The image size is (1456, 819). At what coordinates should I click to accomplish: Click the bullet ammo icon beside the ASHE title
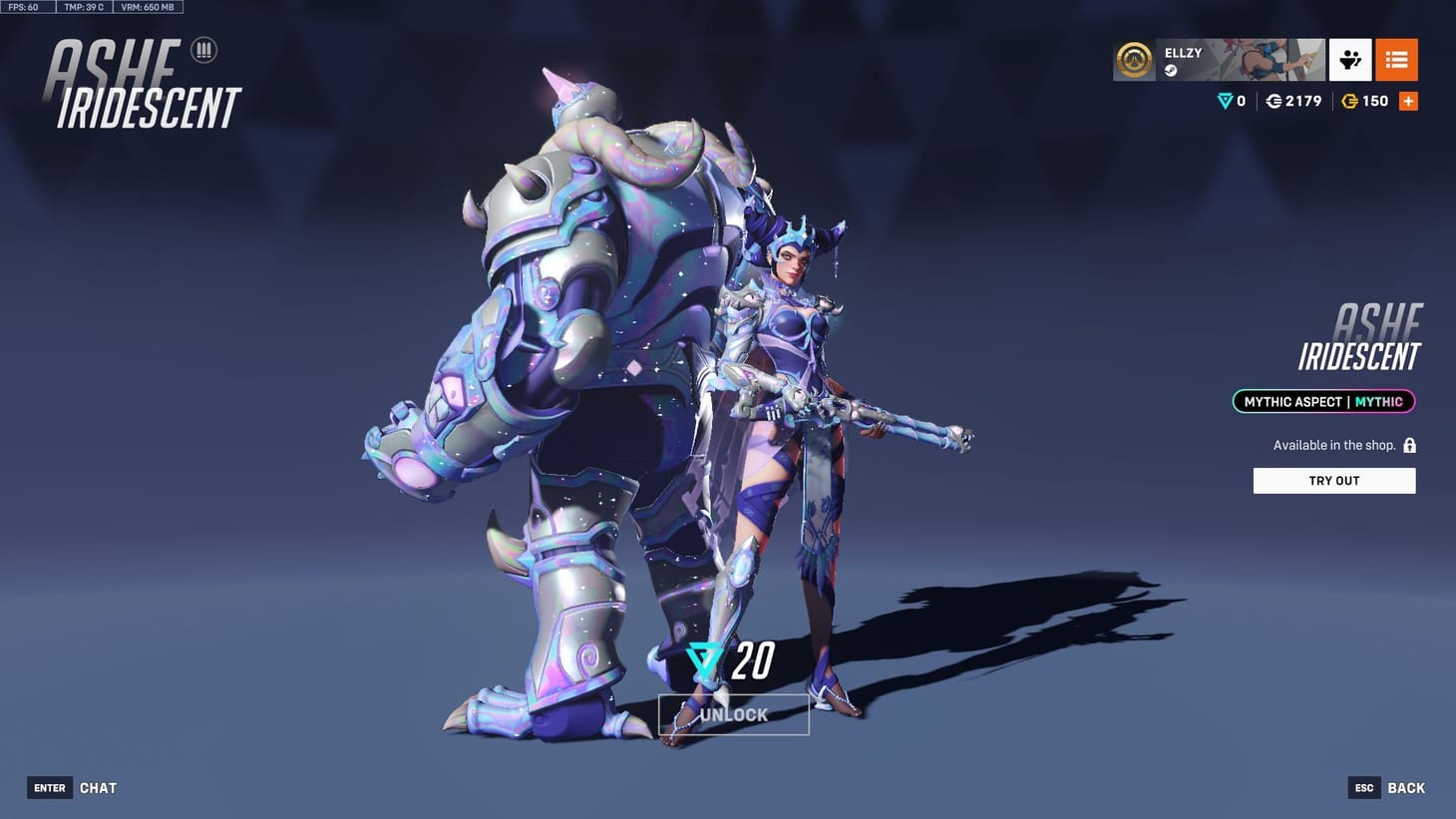(203, 49)
